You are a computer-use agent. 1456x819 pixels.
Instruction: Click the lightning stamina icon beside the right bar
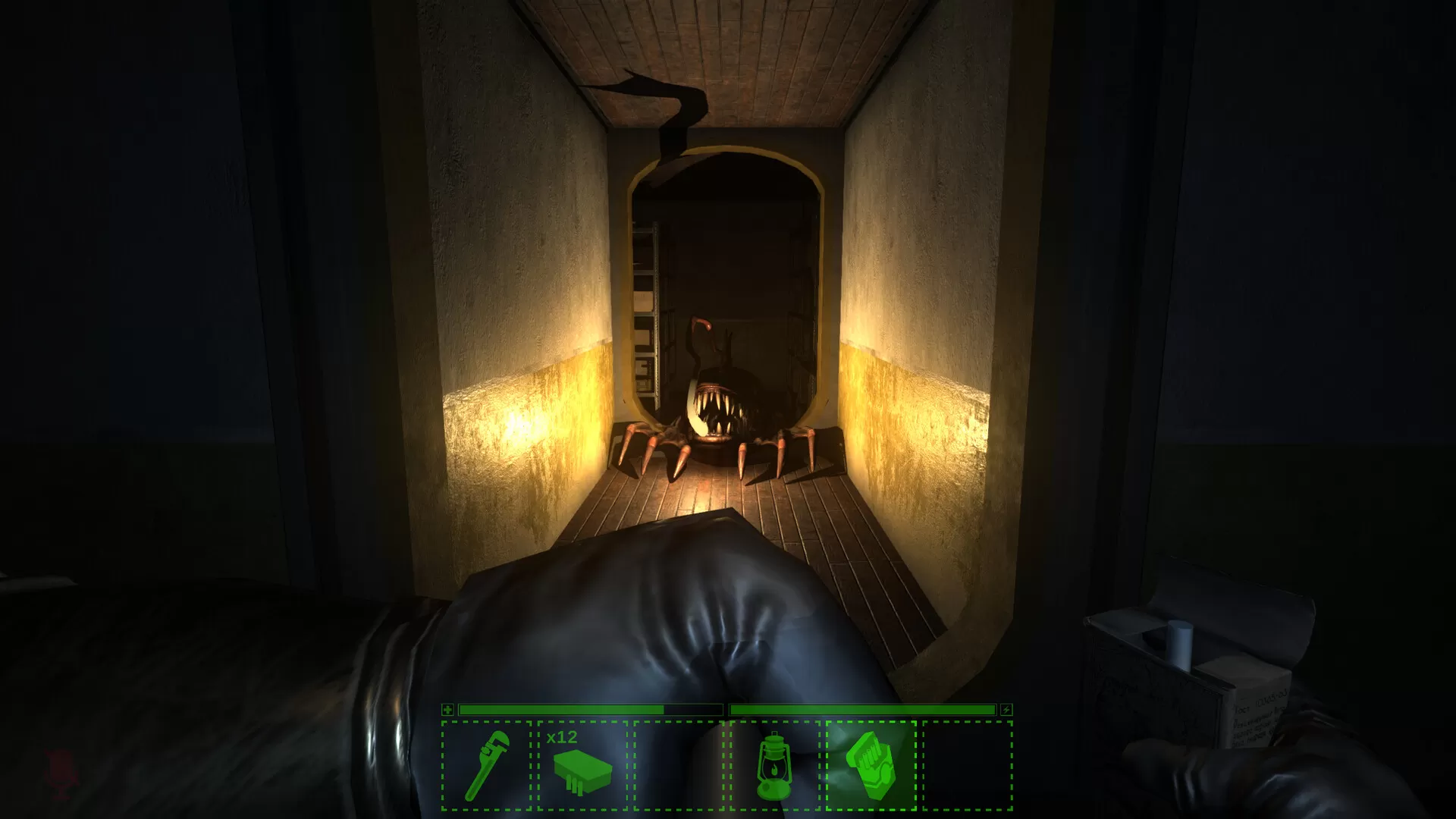[1005, 711]
